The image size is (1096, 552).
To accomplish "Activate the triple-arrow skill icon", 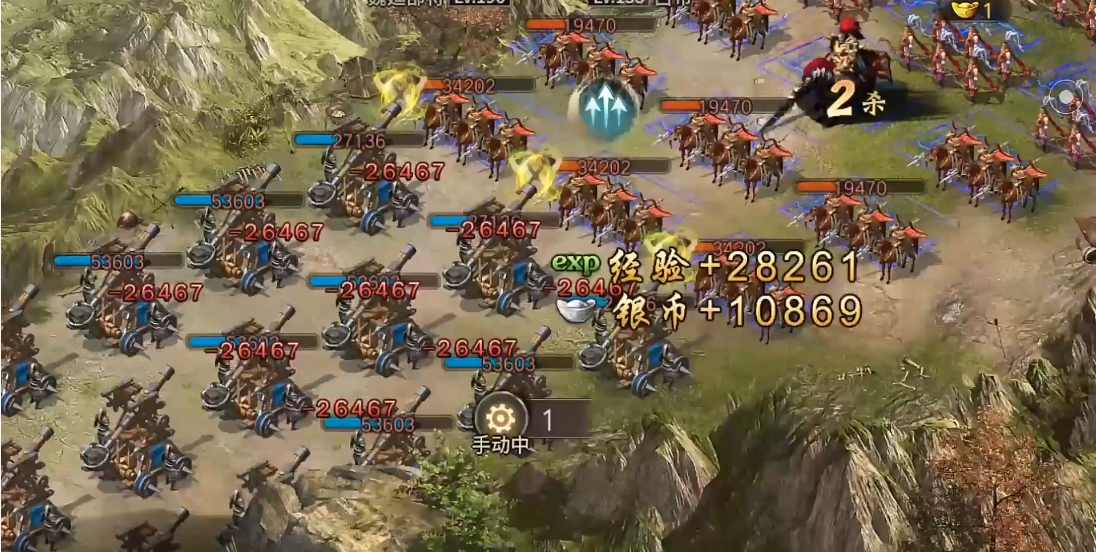I will (603, 109).
